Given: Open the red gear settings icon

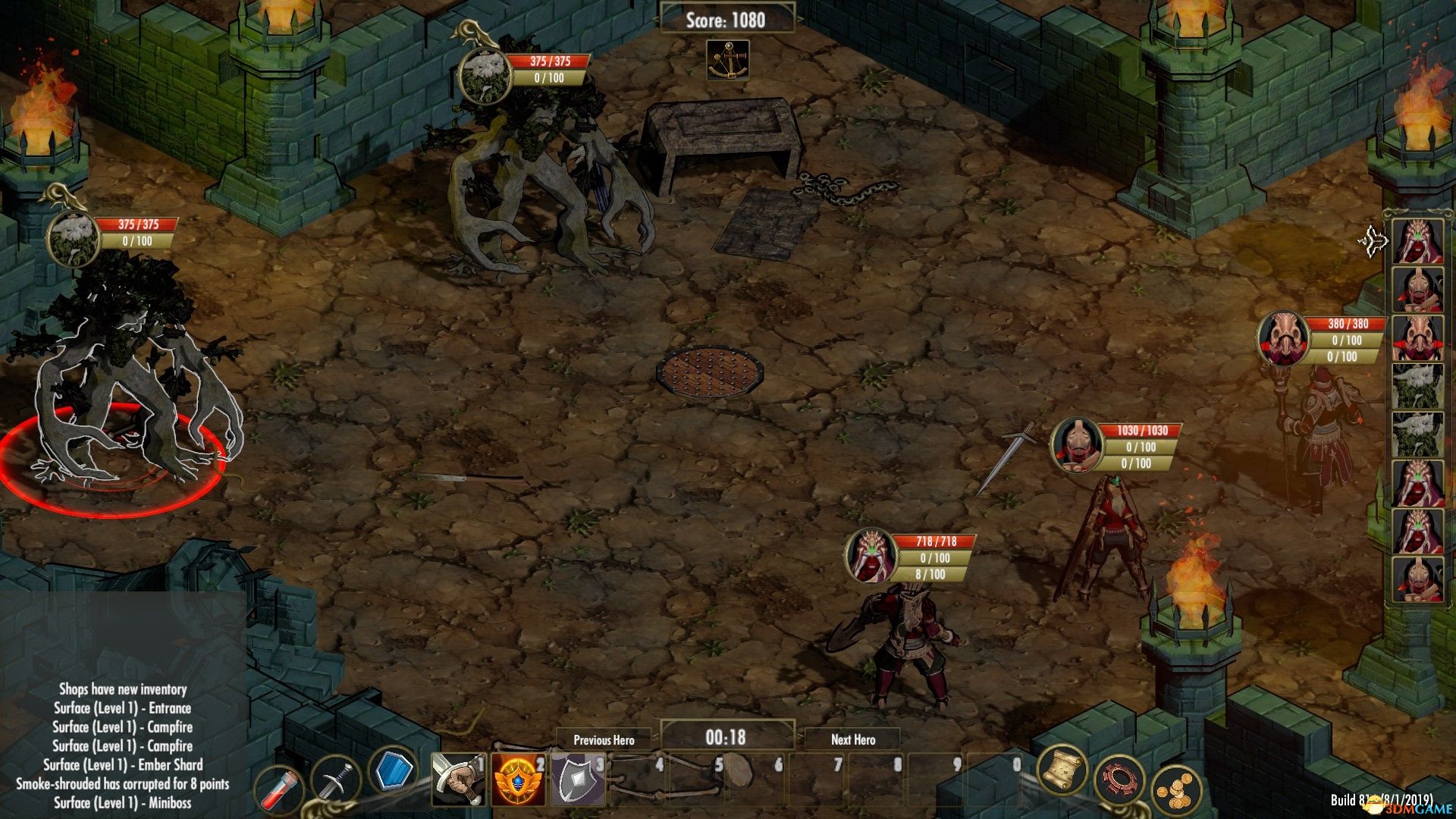Looking at the screenshot, I should pos(1119,780).
